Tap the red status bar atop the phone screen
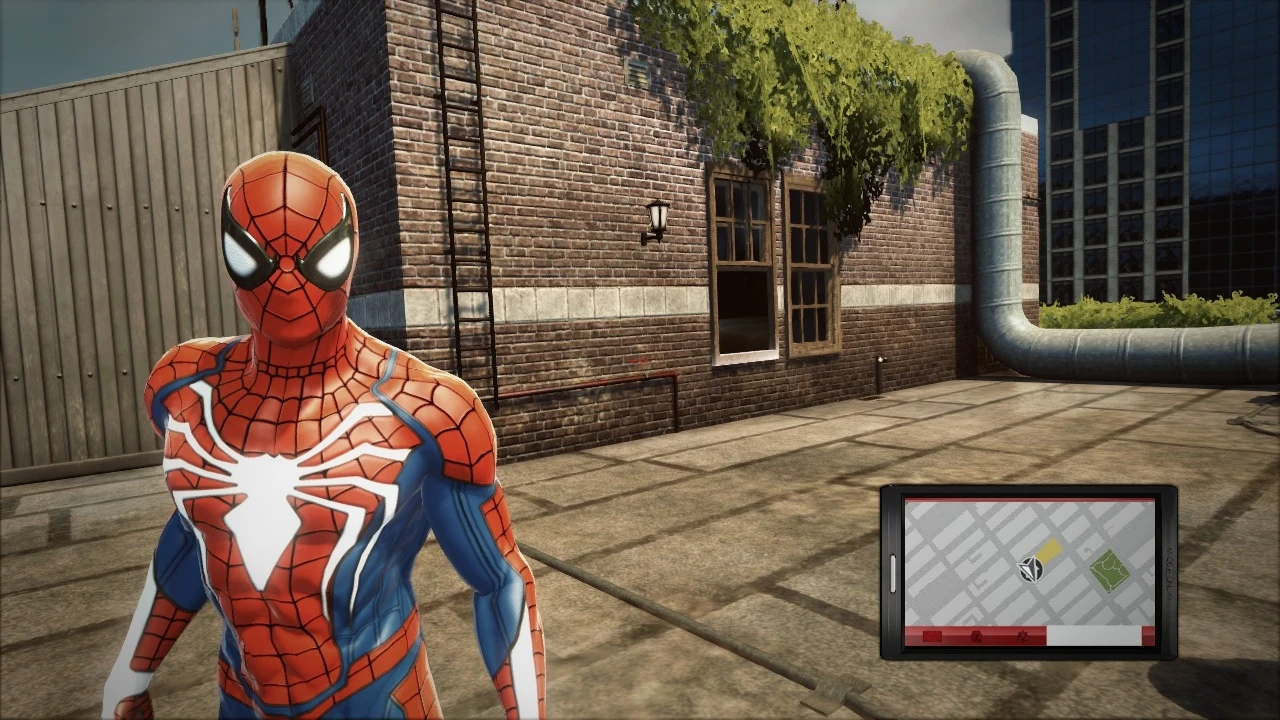The height and width of the screenshot is (720, 1280). click(1025, 499)
